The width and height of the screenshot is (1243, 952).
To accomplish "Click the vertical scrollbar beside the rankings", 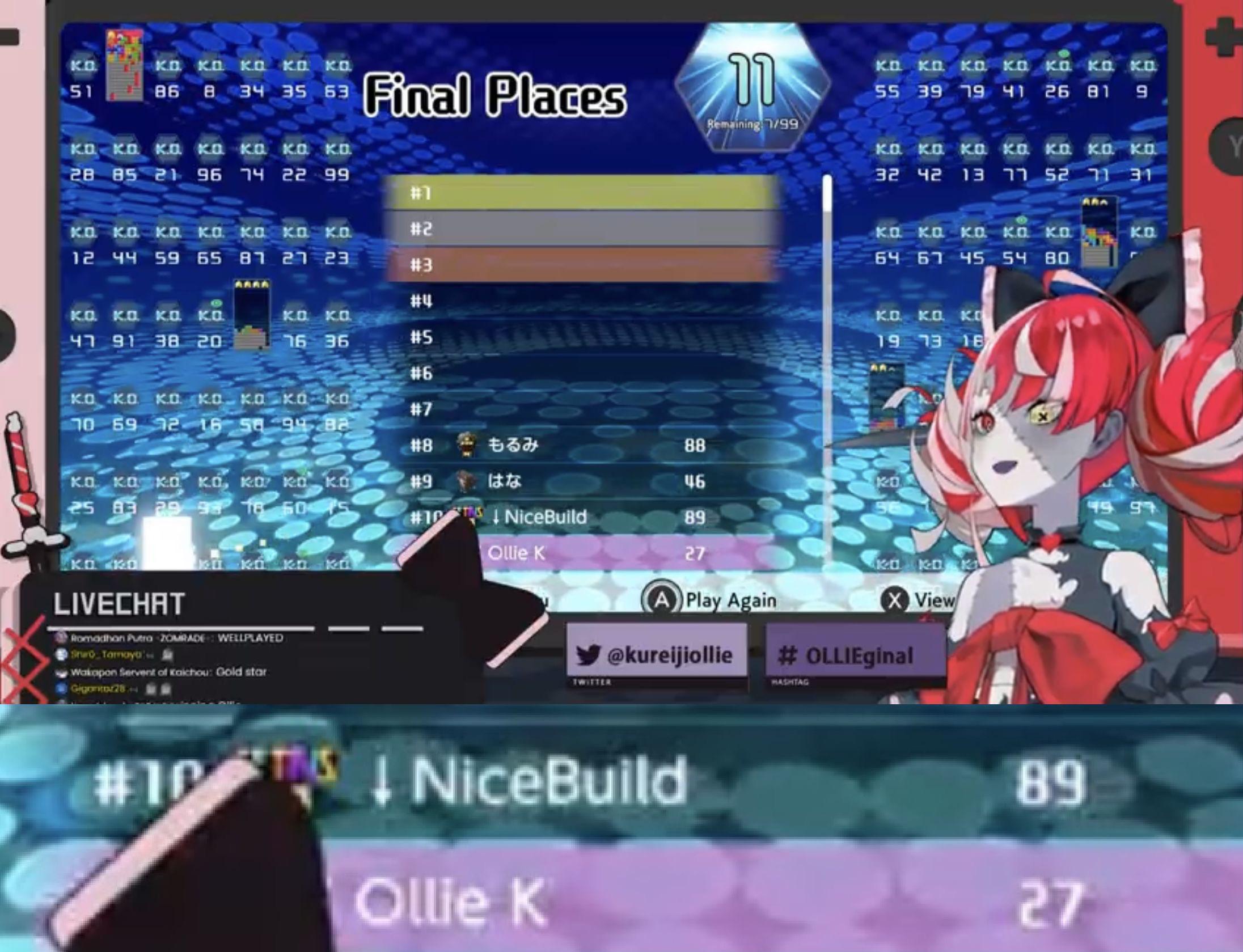I will tap(826, 369).
